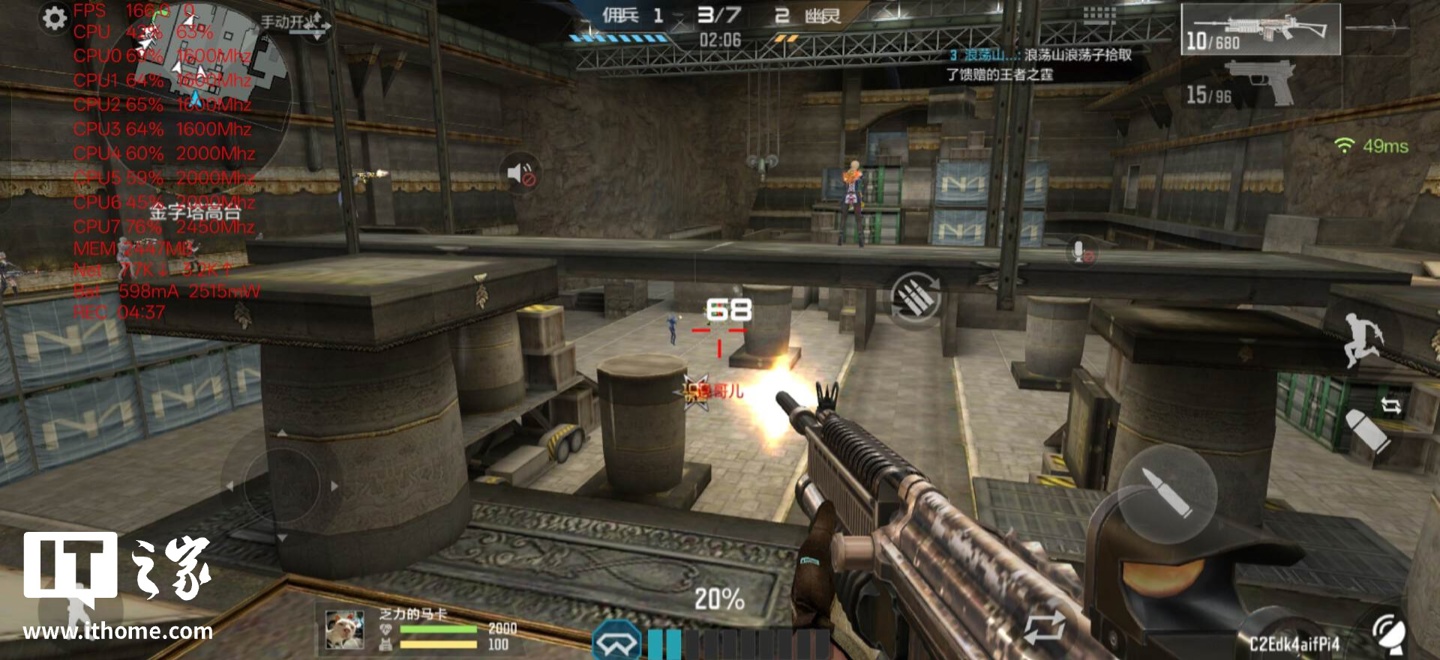Toggle the speaker mute icon

(523, 175)
